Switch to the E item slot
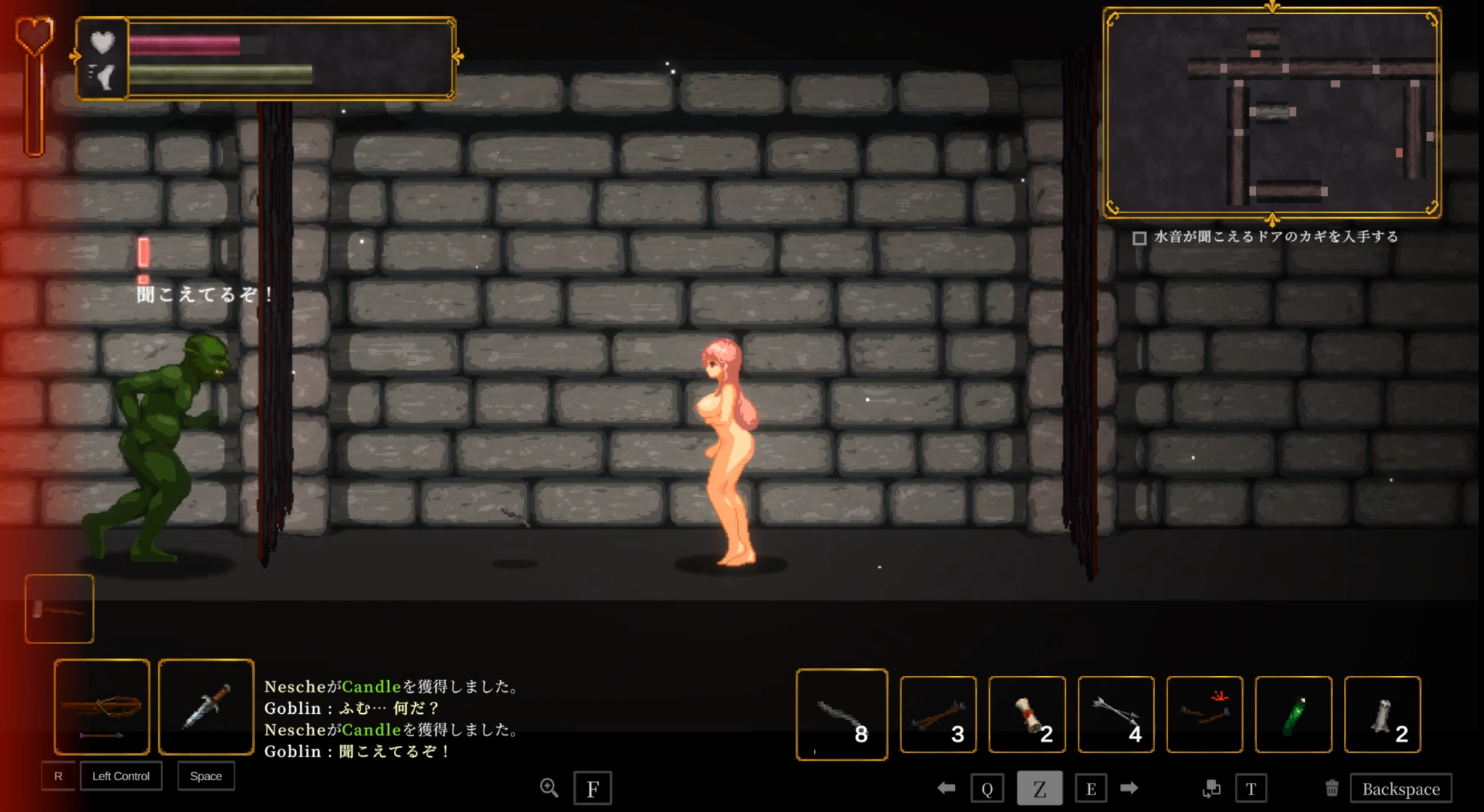1484x812 pixels. (x=1092, y=787)
